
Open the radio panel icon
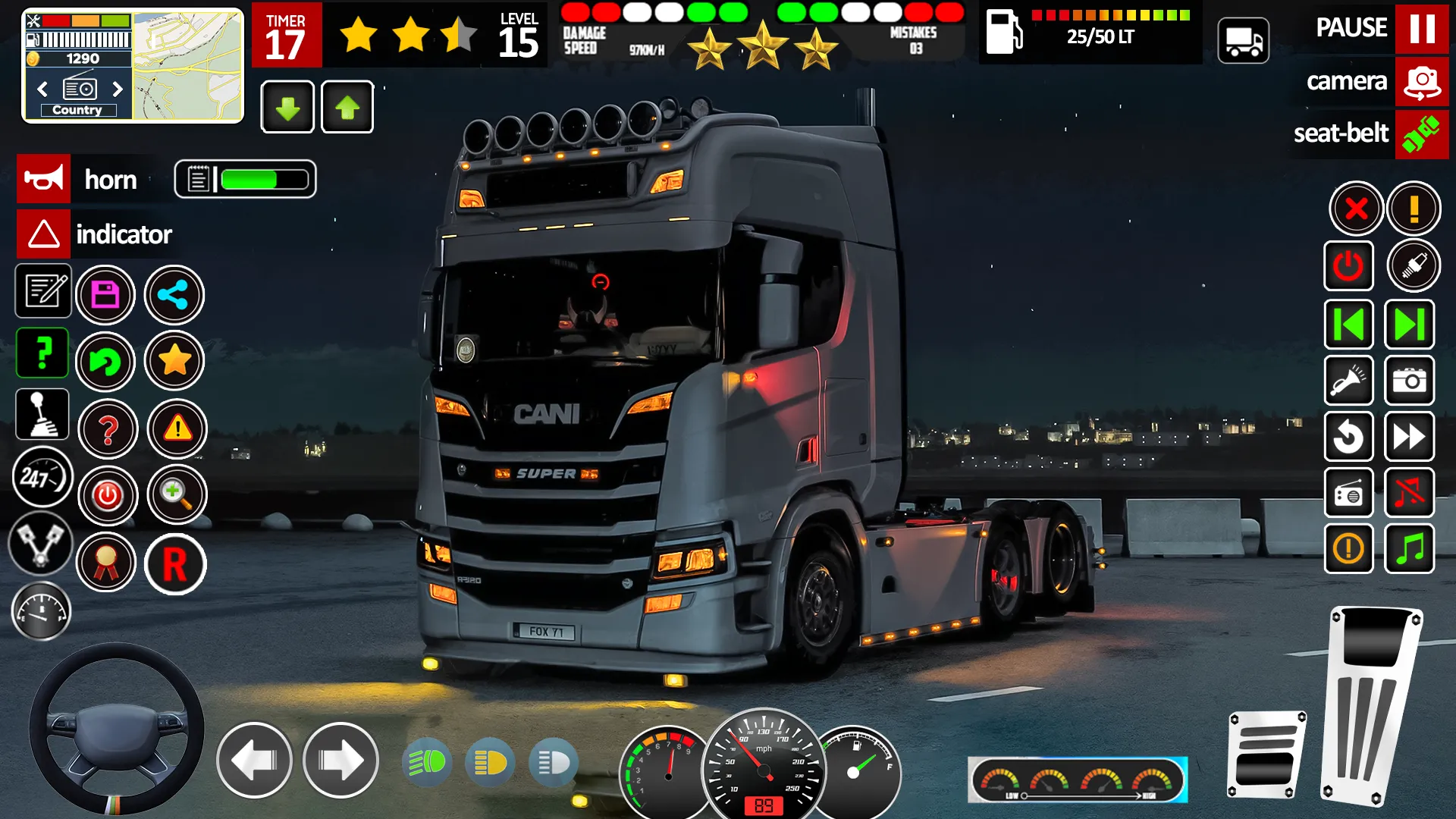[1349, 493]
